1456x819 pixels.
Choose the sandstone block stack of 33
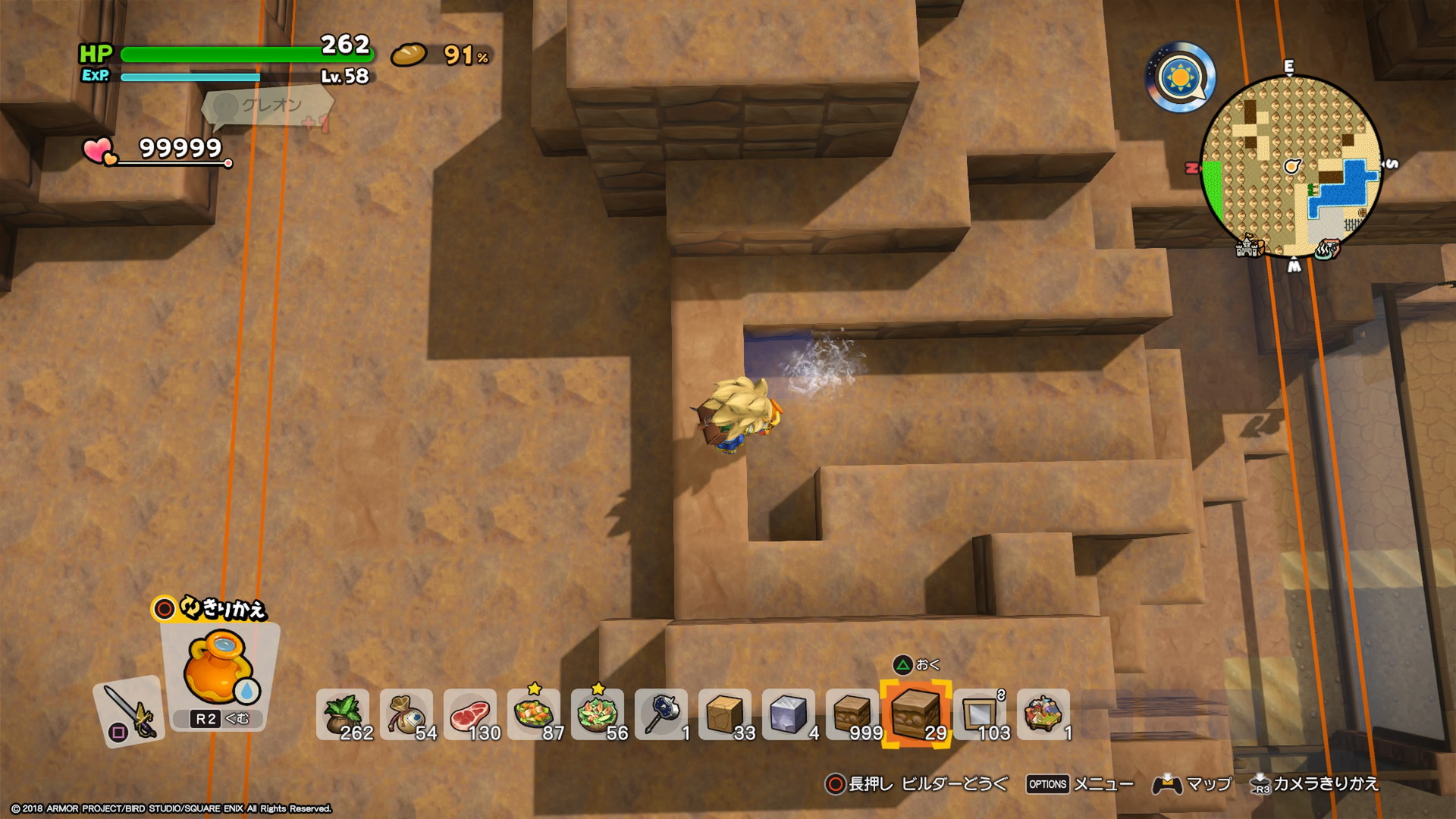click(725, 714)
